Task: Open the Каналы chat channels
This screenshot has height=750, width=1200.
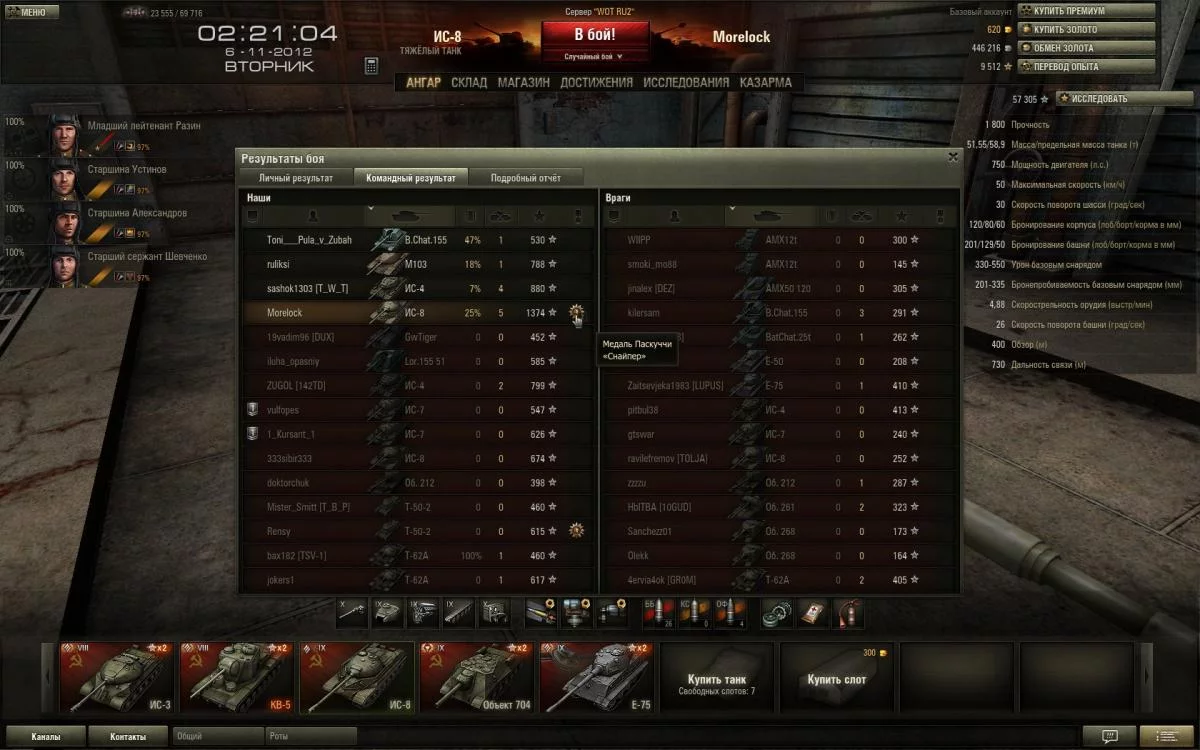Action: point(45,736)
